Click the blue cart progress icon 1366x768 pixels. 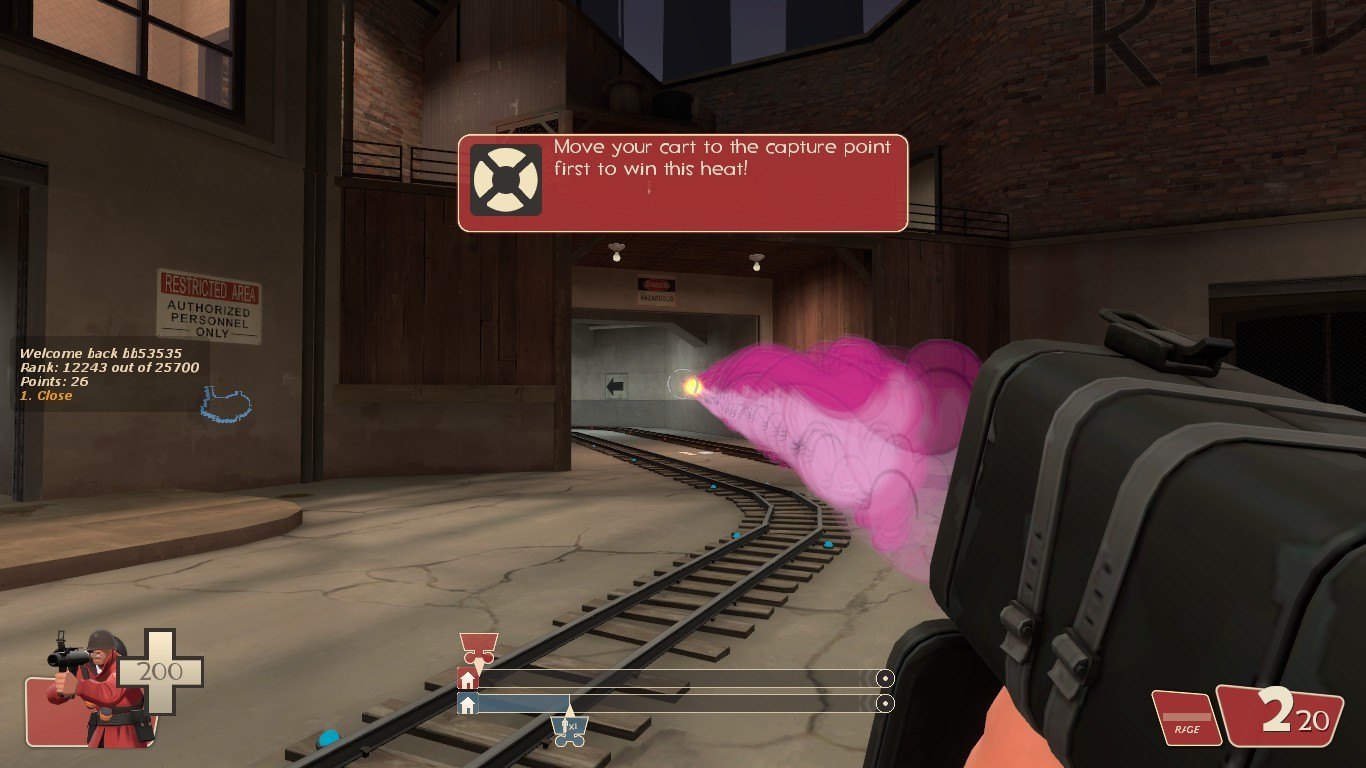[569, 728]
